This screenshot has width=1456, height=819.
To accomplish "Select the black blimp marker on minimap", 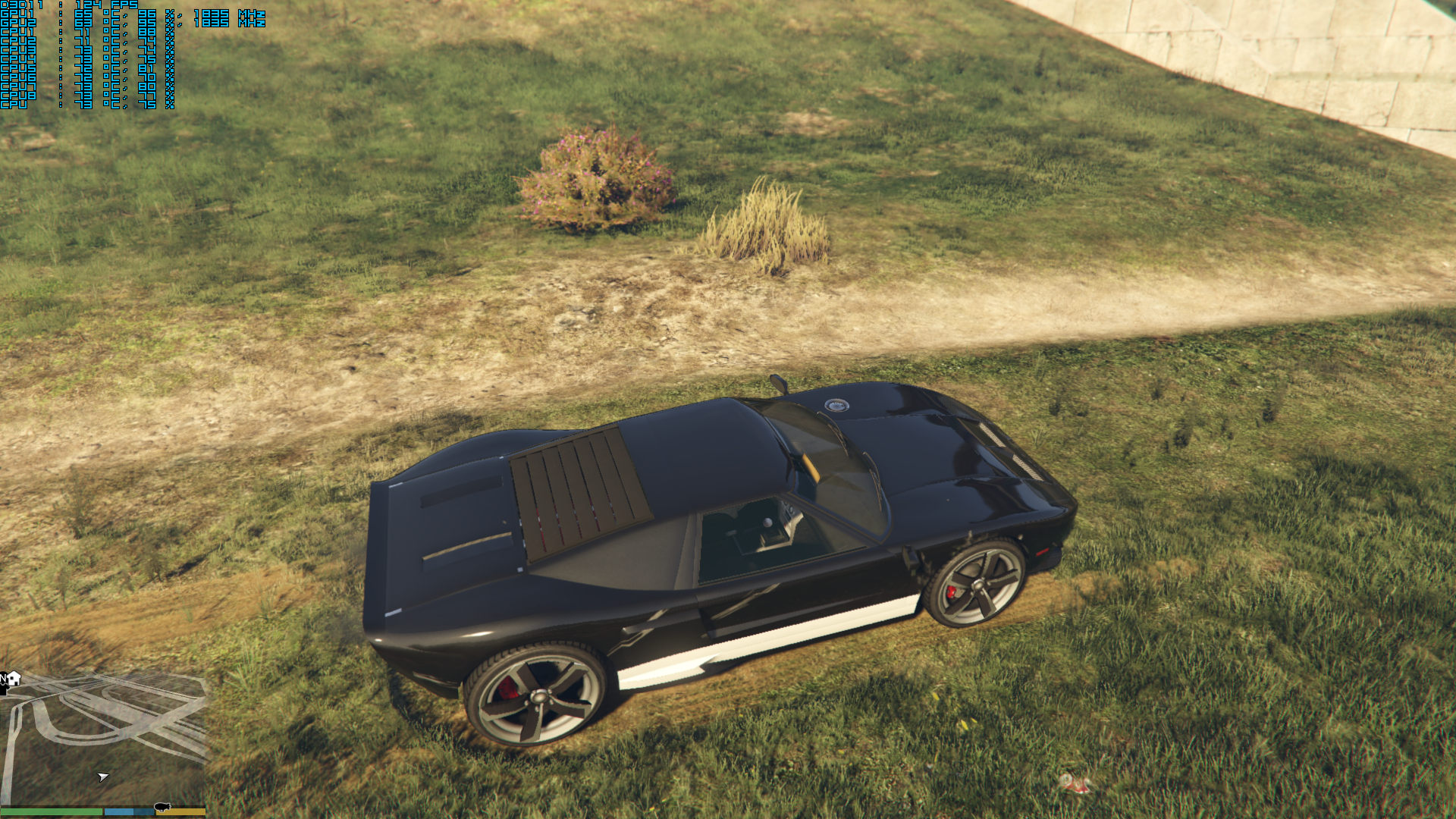I will (x=162, y=807).
